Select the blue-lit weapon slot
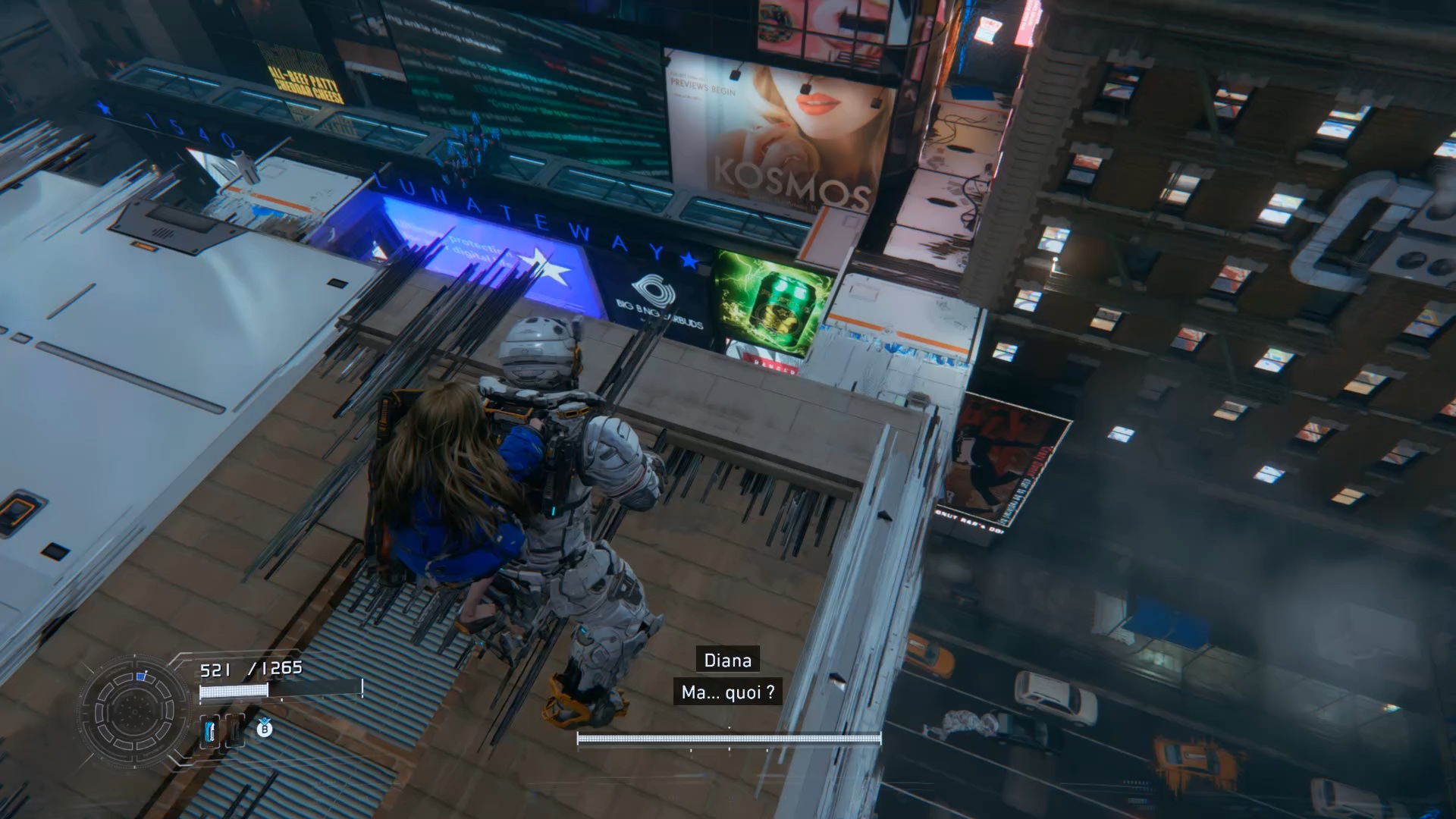1456x819 pixels. pos(210,732)
